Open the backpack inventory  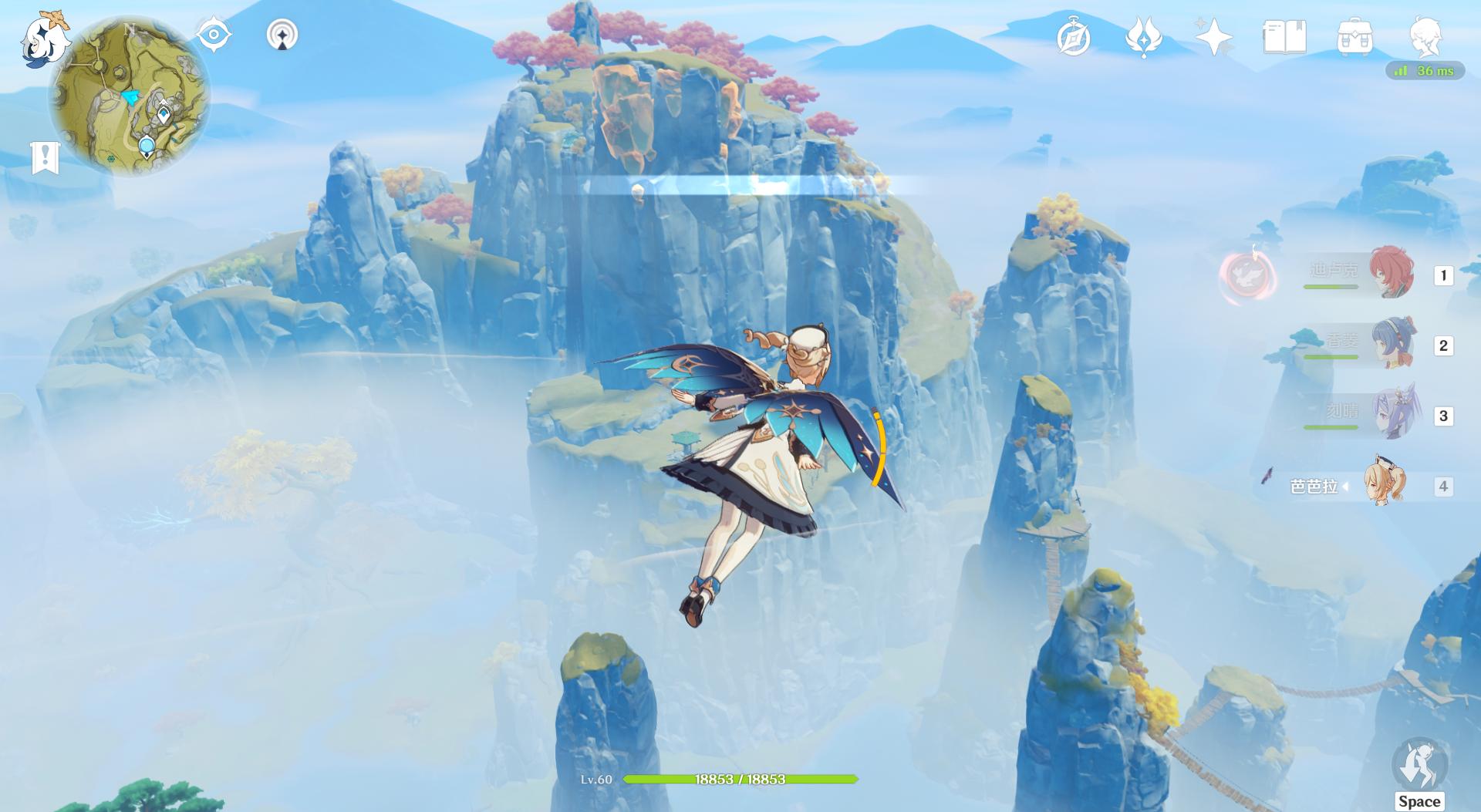(x=1354, y=38)
